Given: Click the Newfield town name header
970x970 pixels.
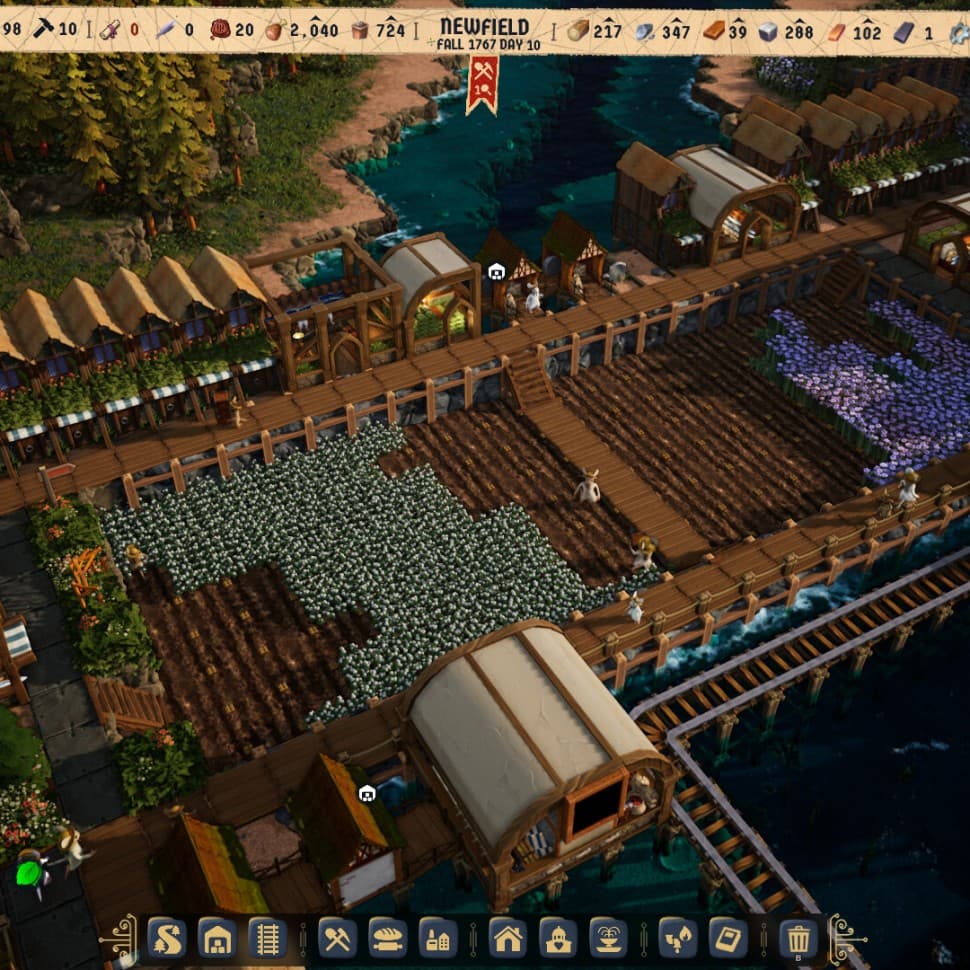Looking at the screenshot, I should tap(484, 27).
